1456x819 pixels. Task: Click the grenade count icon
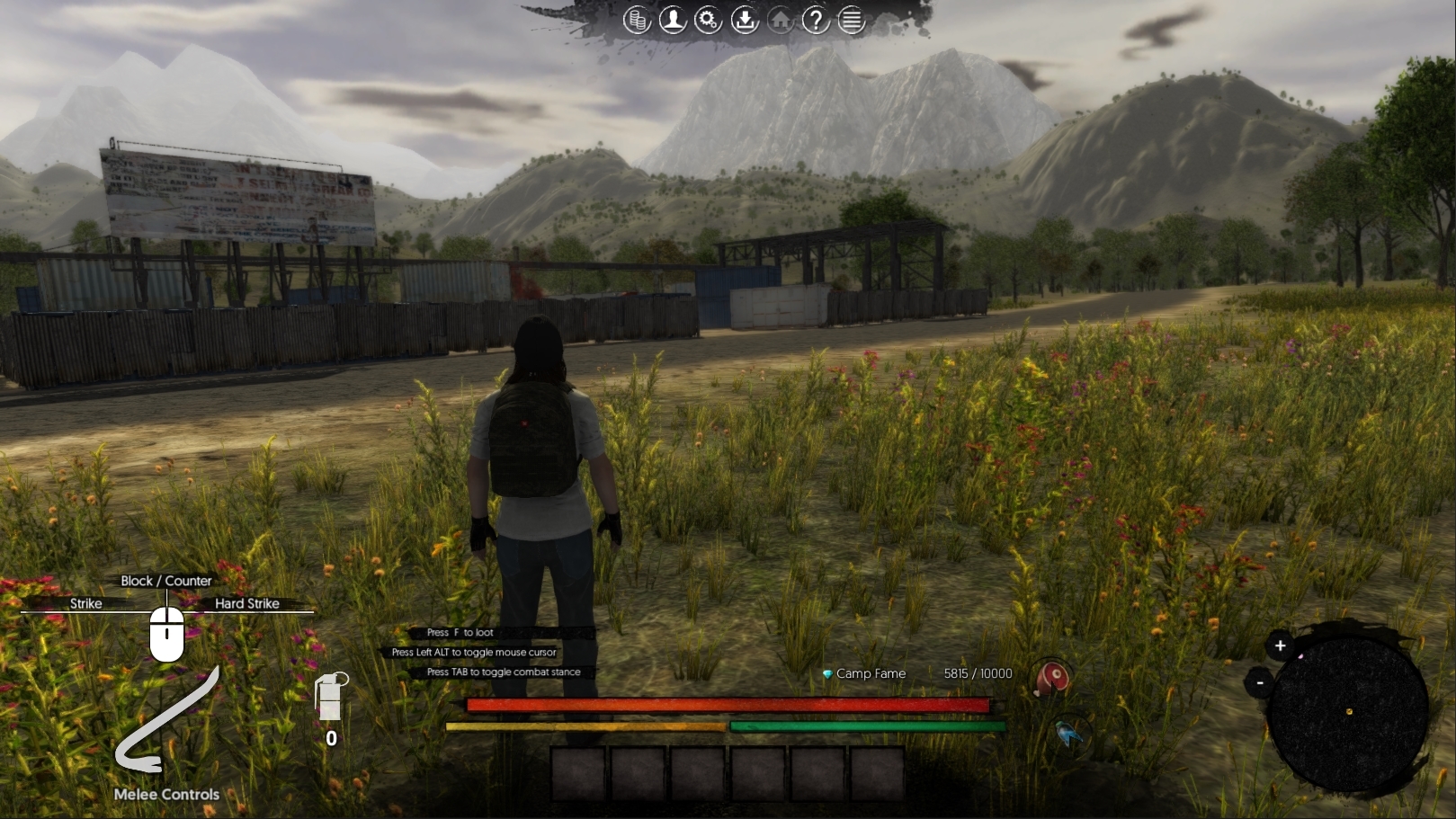pyautogui.click(x=330, y=699)
